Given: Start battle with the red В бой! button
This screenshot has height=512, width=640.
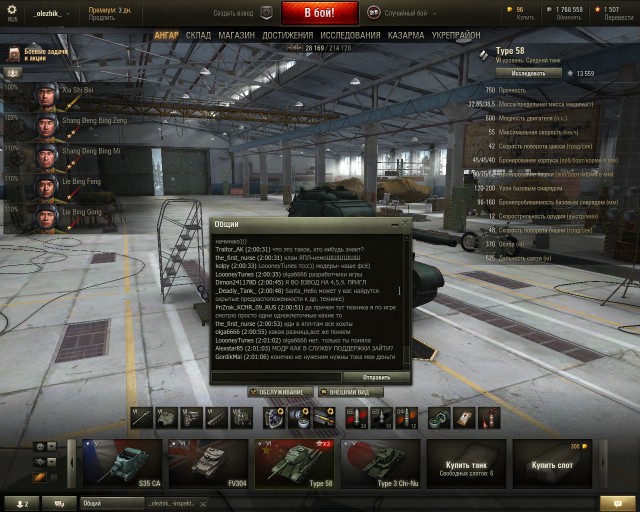Looking at the screenshot, I should tap(319, 13).
